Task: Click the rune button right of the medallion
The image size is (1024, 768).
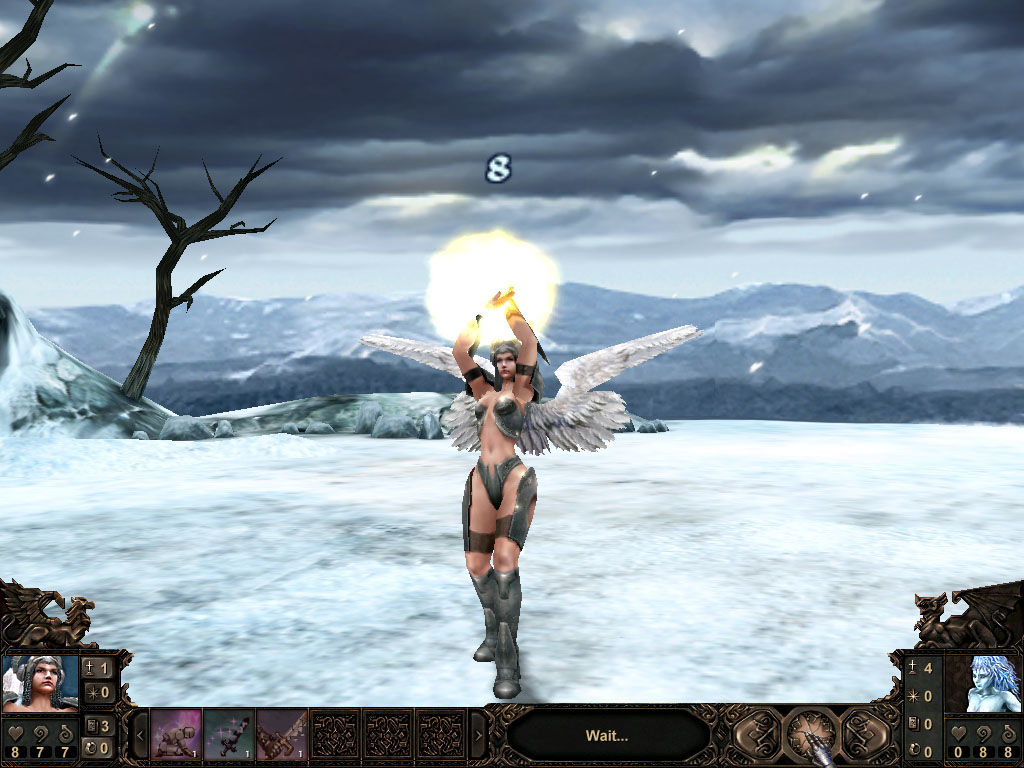Action: pyautogui.click(x=865, y=735)
